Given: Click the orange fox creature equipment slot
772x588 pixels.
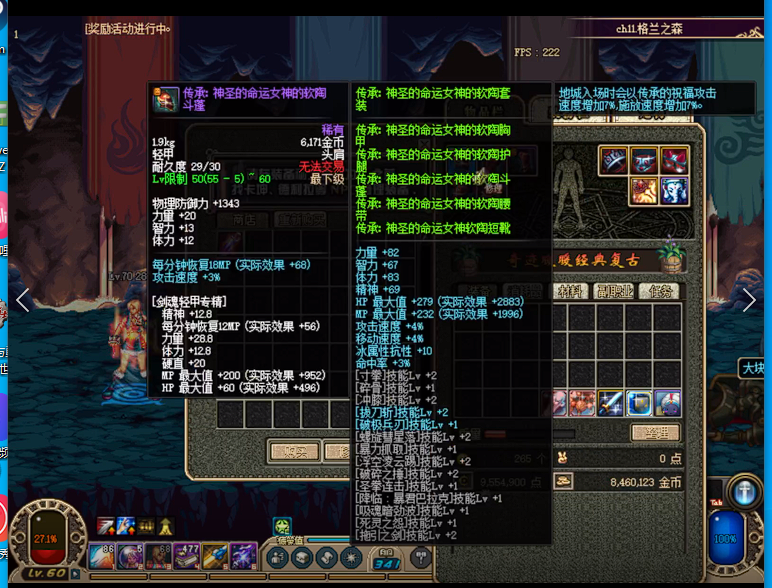Looking at the screenshot, I should coord(644,190).
